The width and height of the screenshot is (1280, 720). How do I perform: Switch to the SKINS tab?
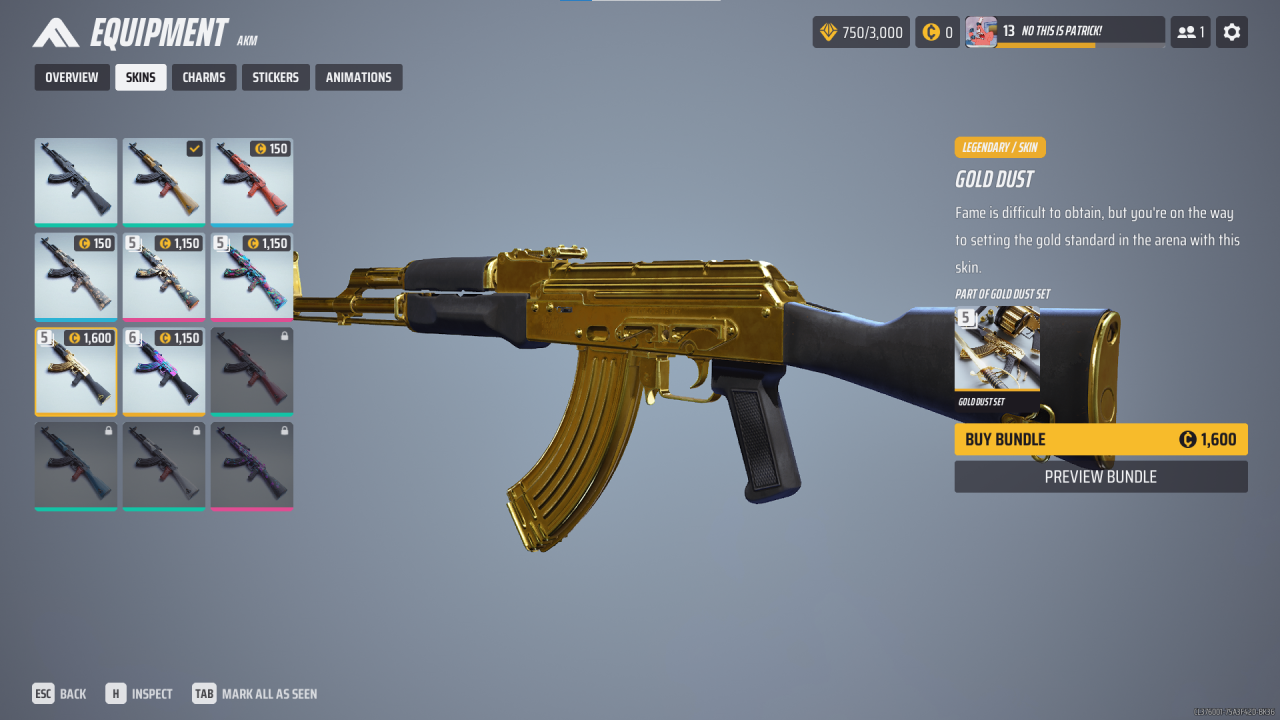click(140, 77)
